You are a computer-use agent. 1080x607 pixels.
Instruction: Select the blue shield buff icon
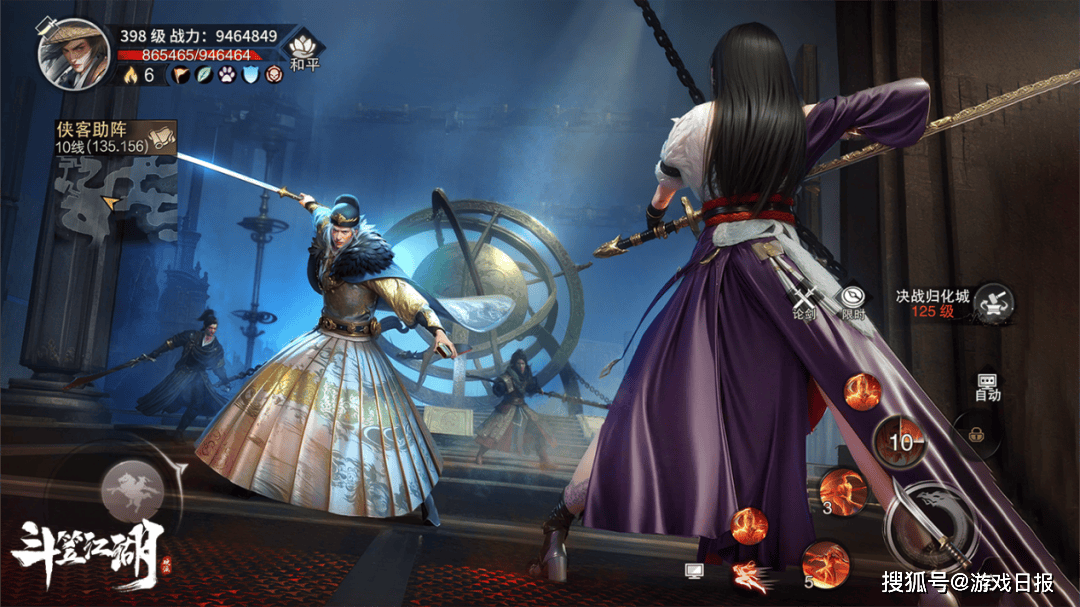250,75
